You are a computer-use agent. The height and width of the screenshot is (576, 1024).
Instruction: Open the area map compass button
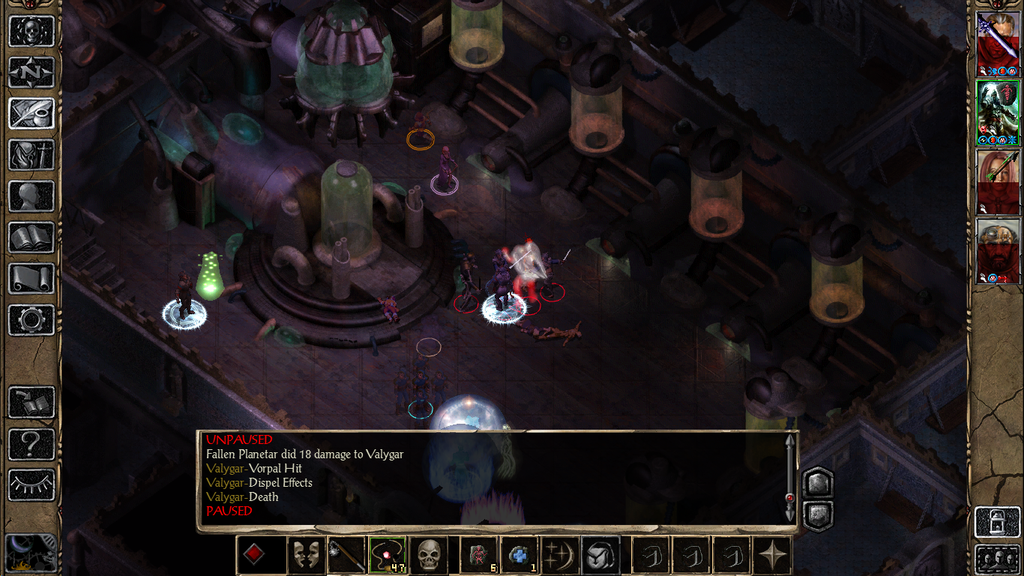[31, 72]
